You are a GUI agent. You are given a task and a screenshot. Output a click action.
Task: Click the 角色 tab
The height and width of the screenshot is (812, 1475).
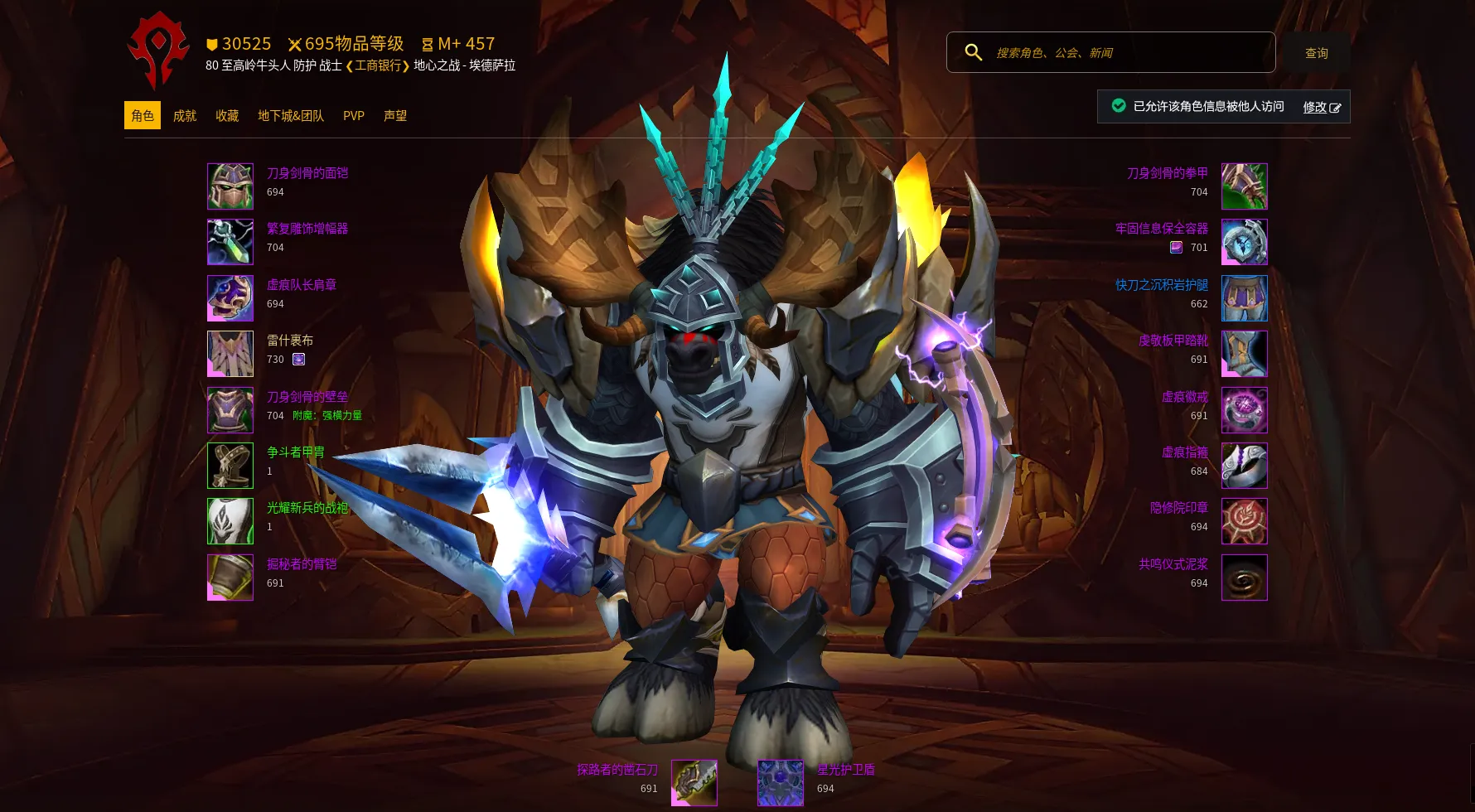coord(143,116)
